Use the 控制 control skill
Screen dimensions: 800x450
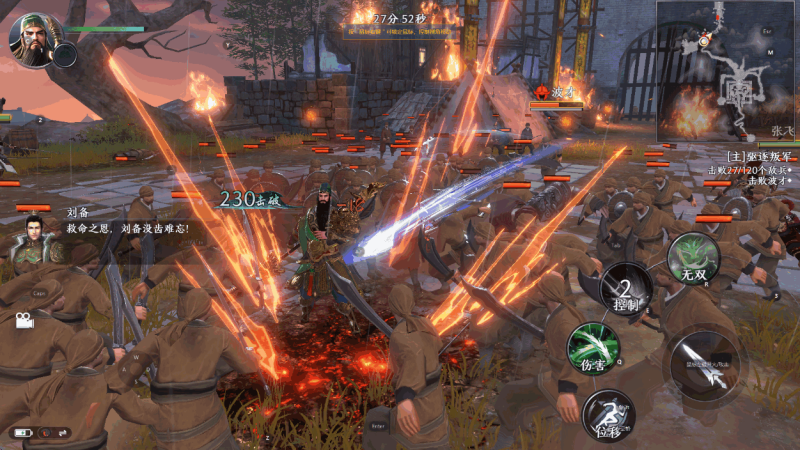point(626,288)
